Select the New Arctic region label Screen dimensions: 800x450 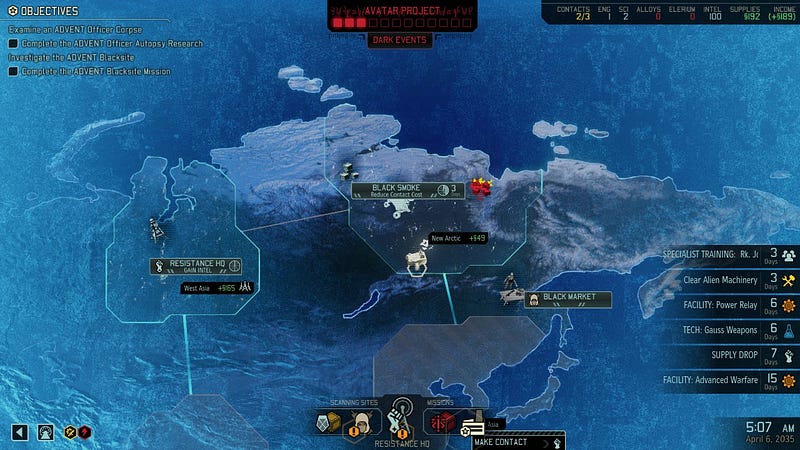458,238
